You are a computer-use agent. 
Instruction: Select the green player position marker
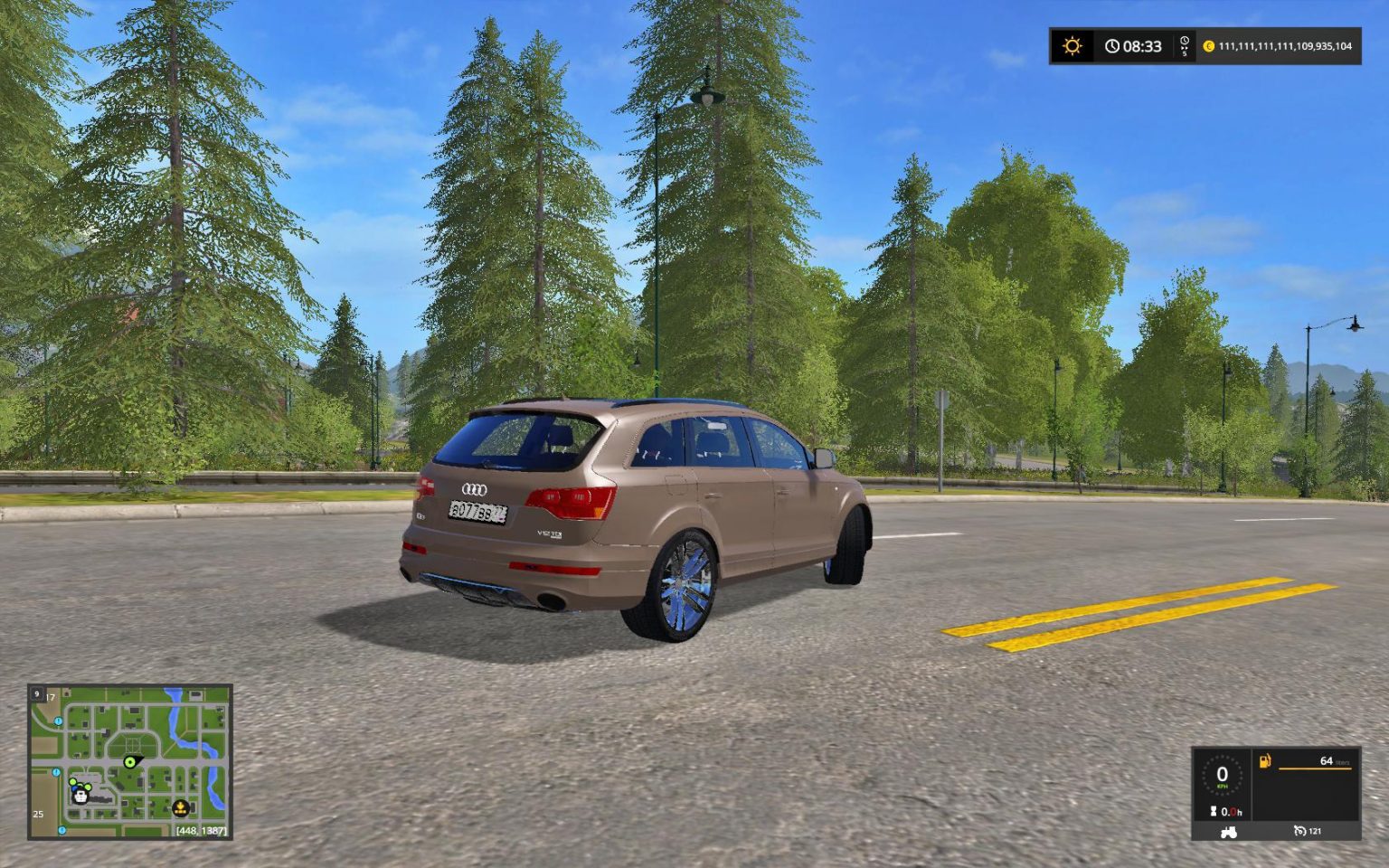click(130, 762)
